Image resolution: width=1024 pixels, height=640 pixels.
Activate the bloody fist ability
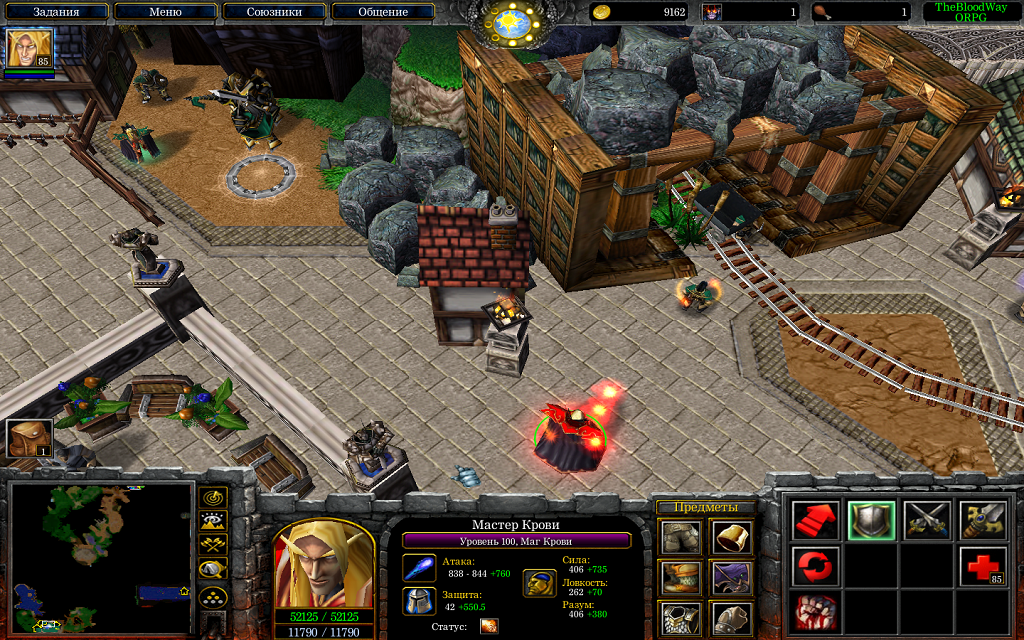(x=815, y=611)
